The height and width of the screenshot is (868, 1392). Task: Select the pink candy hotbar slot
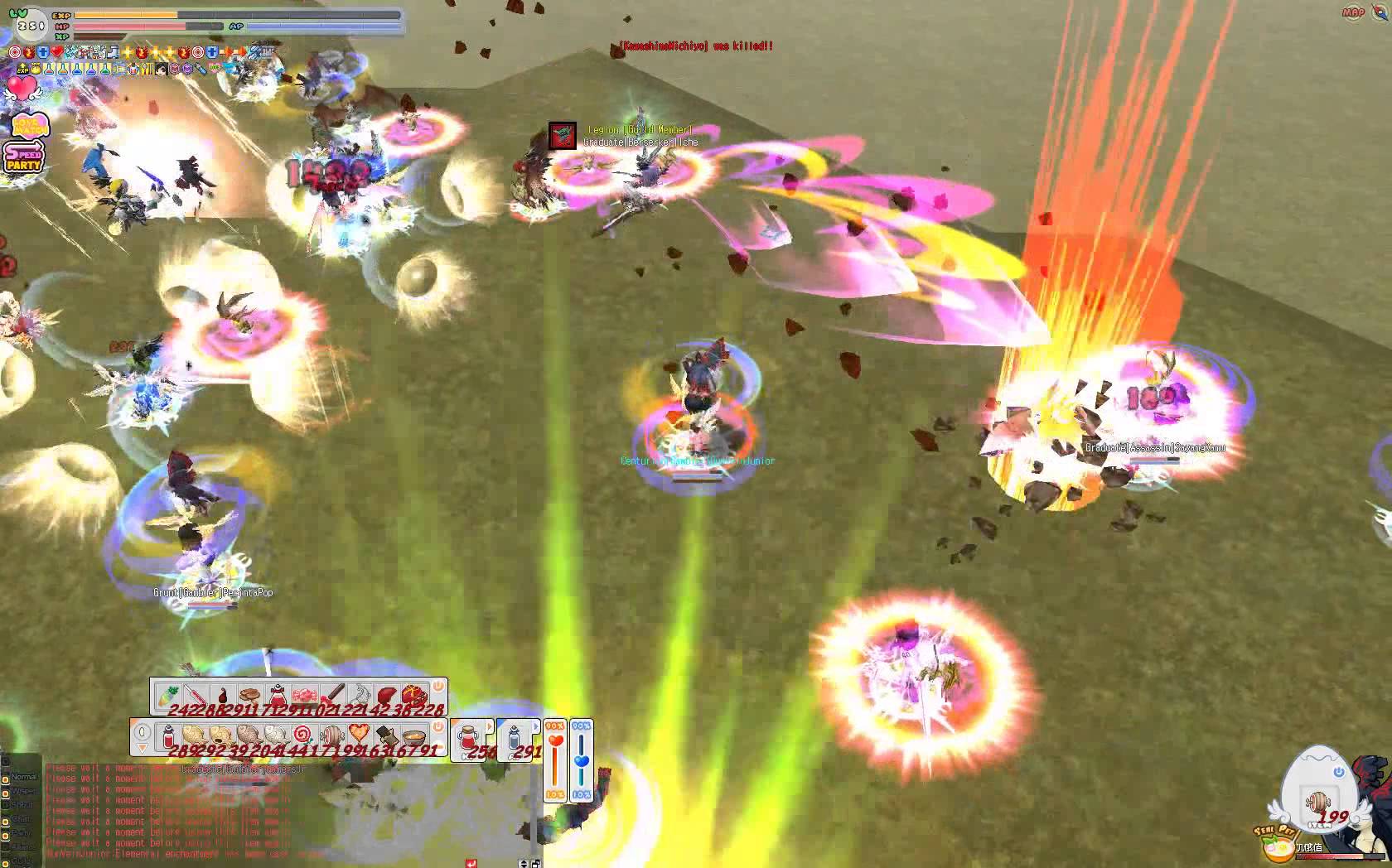(x=305, y=695)
